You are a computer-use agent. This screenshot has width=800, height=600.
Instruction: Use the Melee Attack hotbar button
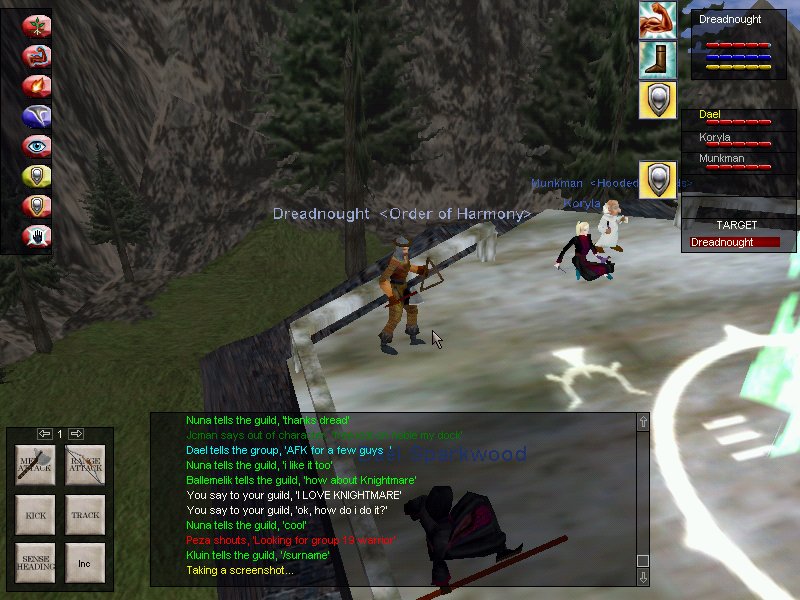(35, 466)
